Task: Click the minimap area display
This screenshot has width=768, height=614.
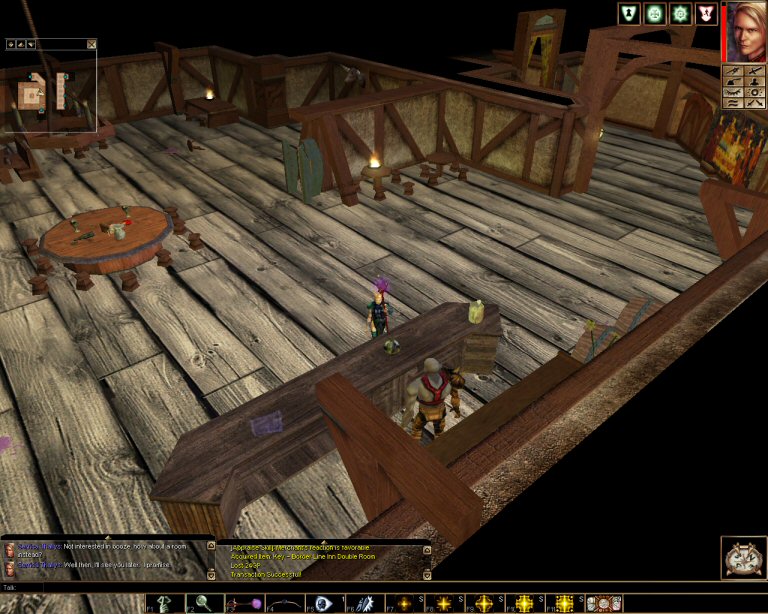Action: coord(50,92)
